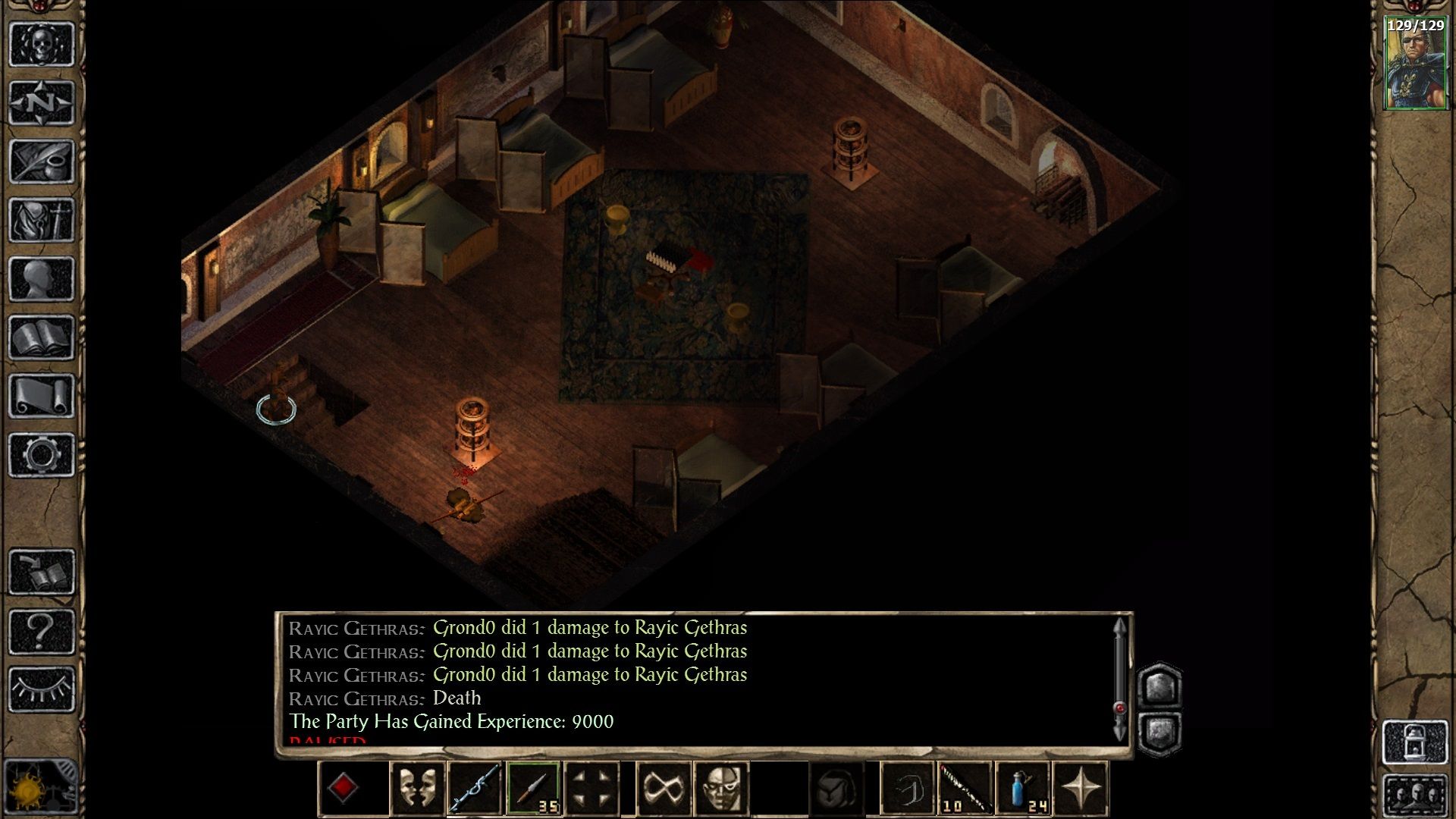Use the blue potion quick item
This screenshot has height=819, width=1456.
[1021, 789]
